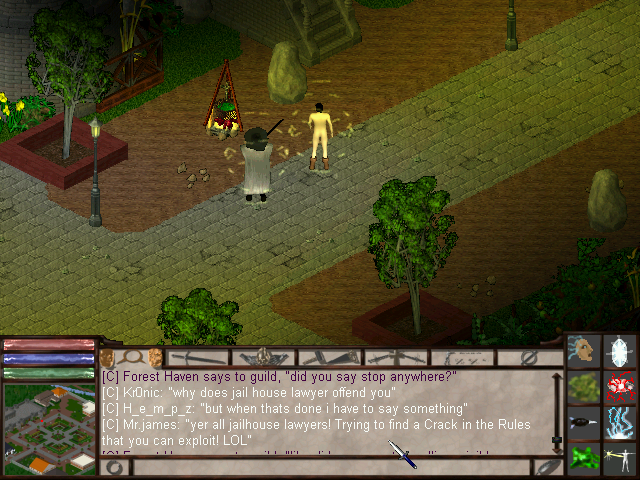Select the hand saw tool slot
This screenshot has height=480, width=640.
[x=331, y=357]
